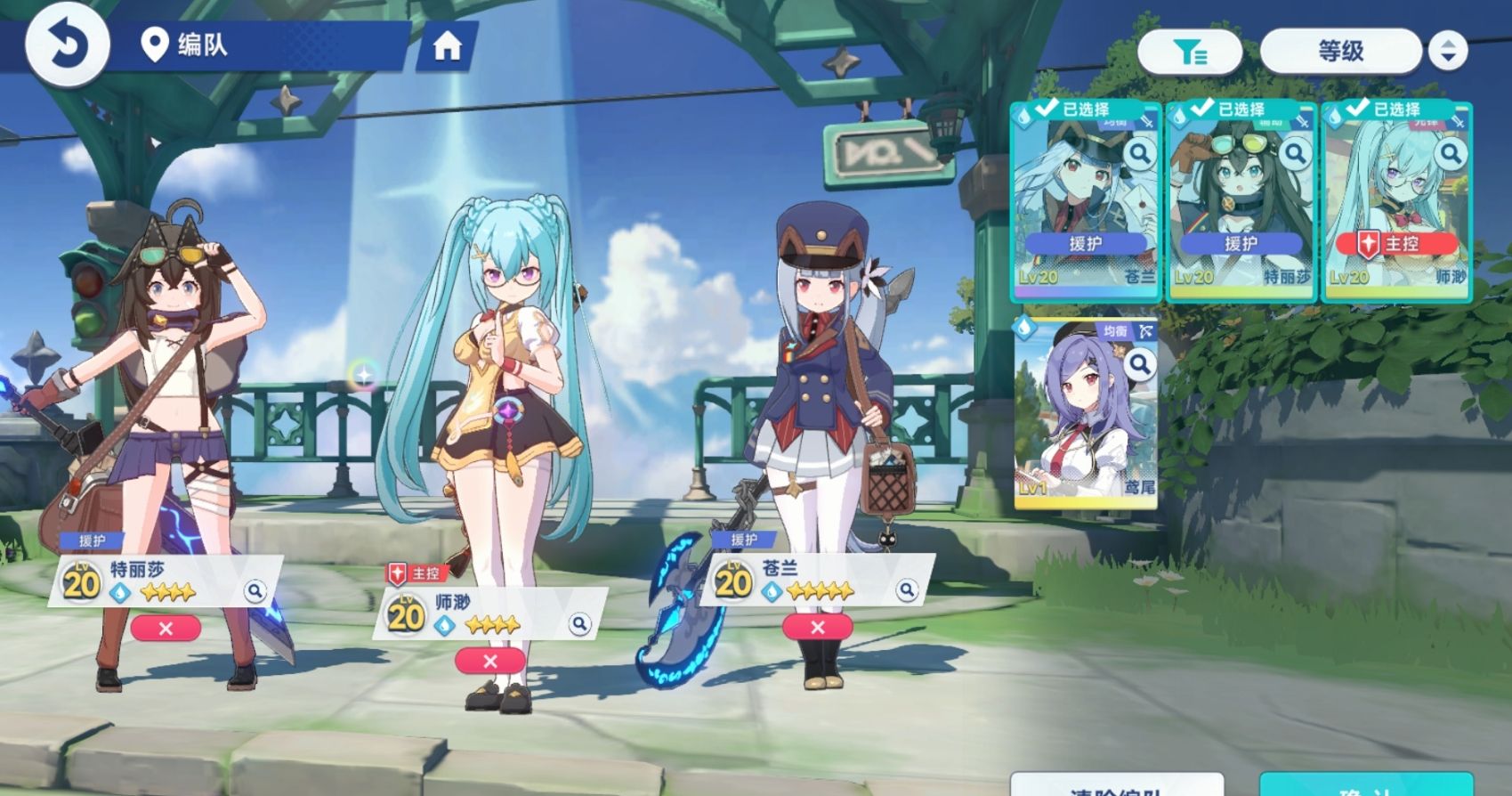View 特丽莎 details from her nameplate magnifier

point(255,590)
